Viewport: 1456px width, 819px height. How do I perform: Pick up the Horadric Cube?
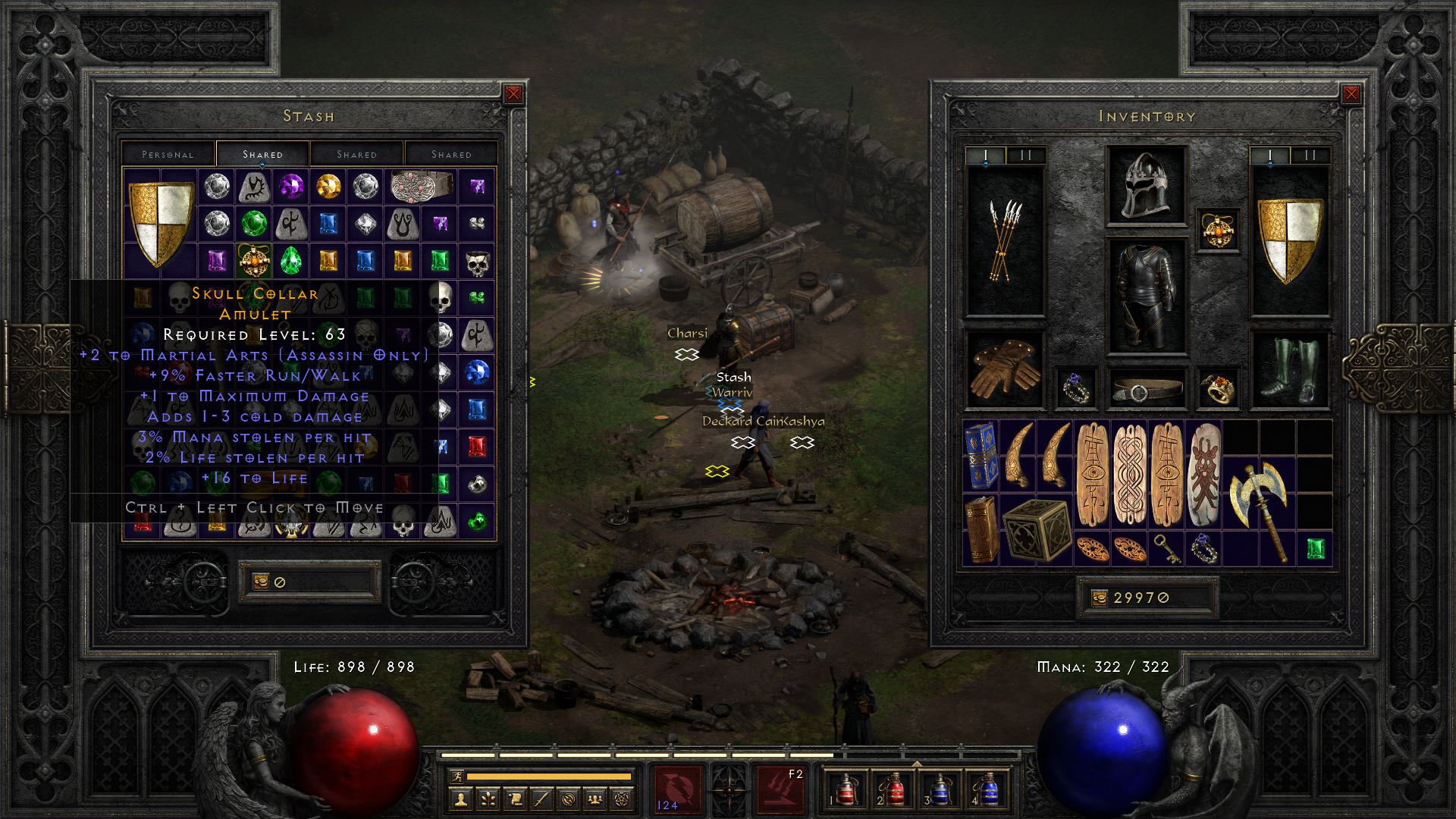click(x=1036, y=530)
